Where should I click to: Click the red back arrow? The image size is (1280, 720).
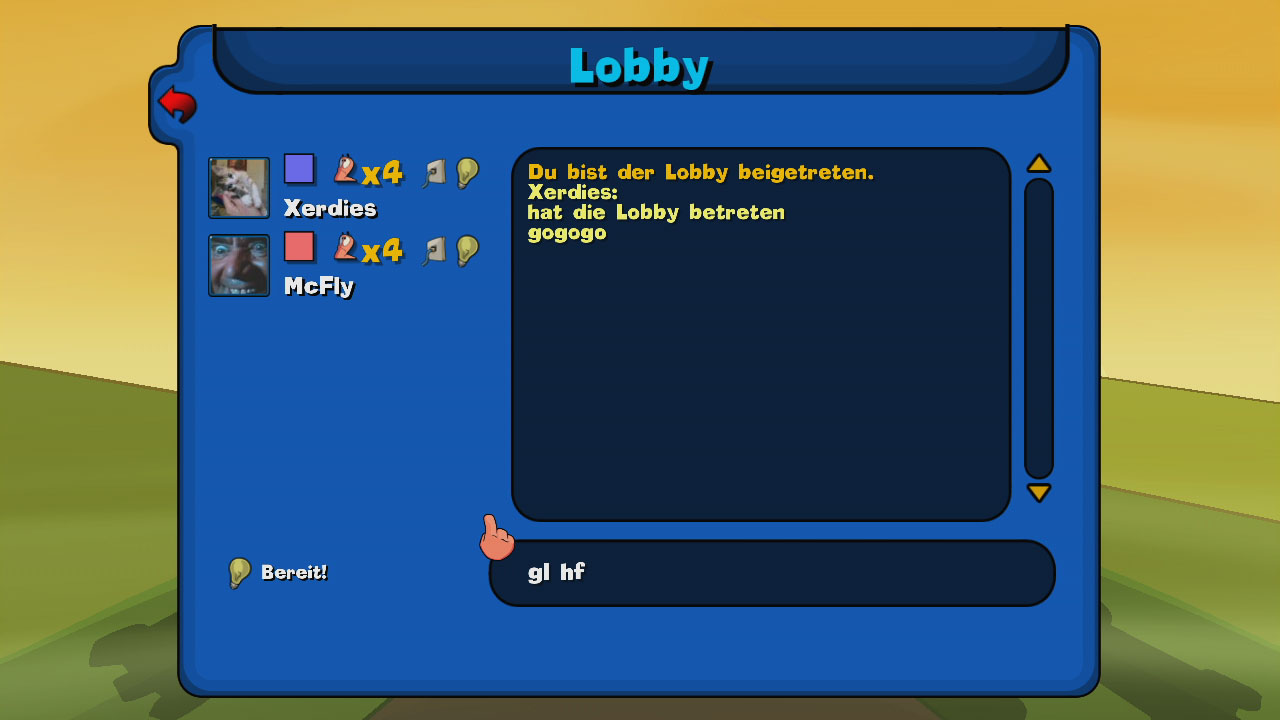[x=178, y=103]
